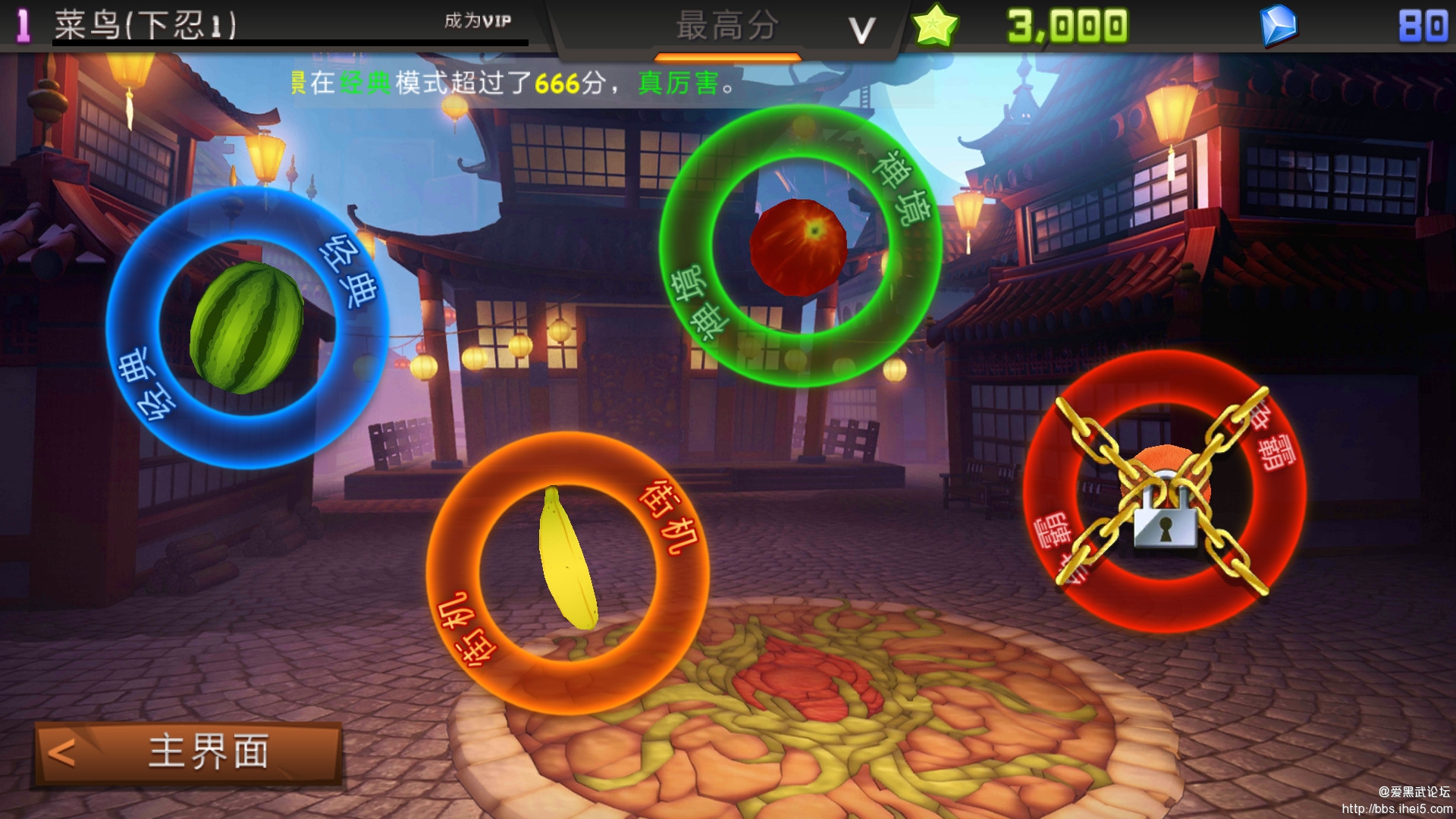Viewport: 1456px width, 819px height.
Task: Open the 成为VIP offer
Action: click(x=478, y=21)
